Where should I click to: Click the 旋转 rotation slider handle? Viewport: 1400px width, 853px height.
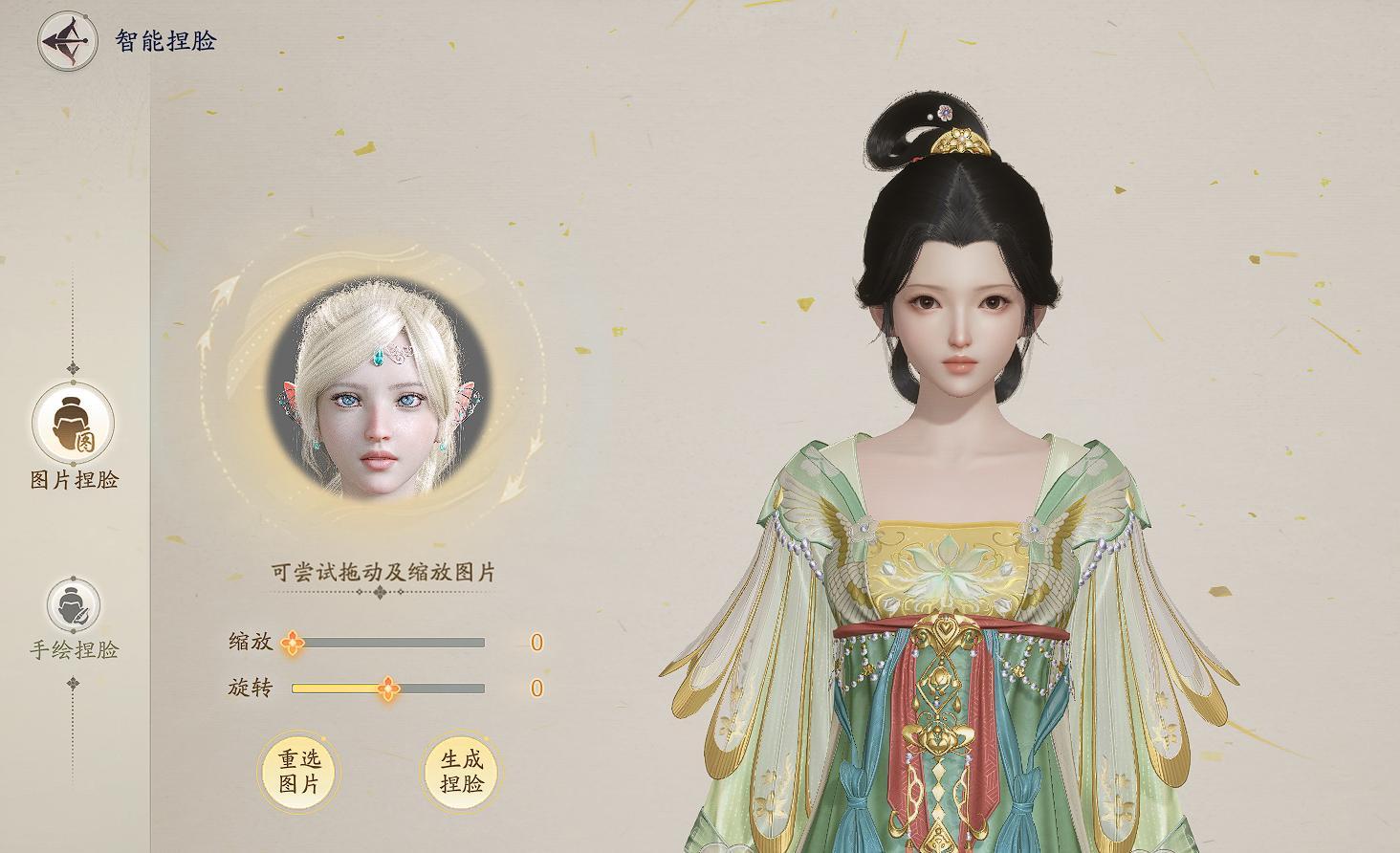pyautogui.click(x=387, y=689)
